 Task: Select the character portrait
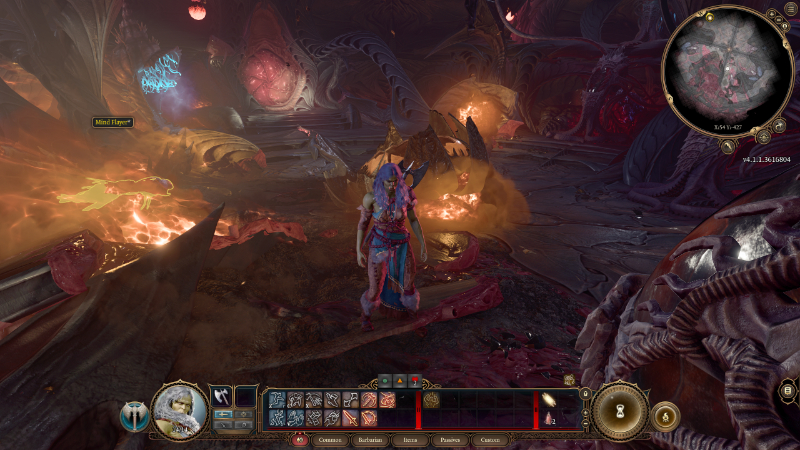click(180, 410)
